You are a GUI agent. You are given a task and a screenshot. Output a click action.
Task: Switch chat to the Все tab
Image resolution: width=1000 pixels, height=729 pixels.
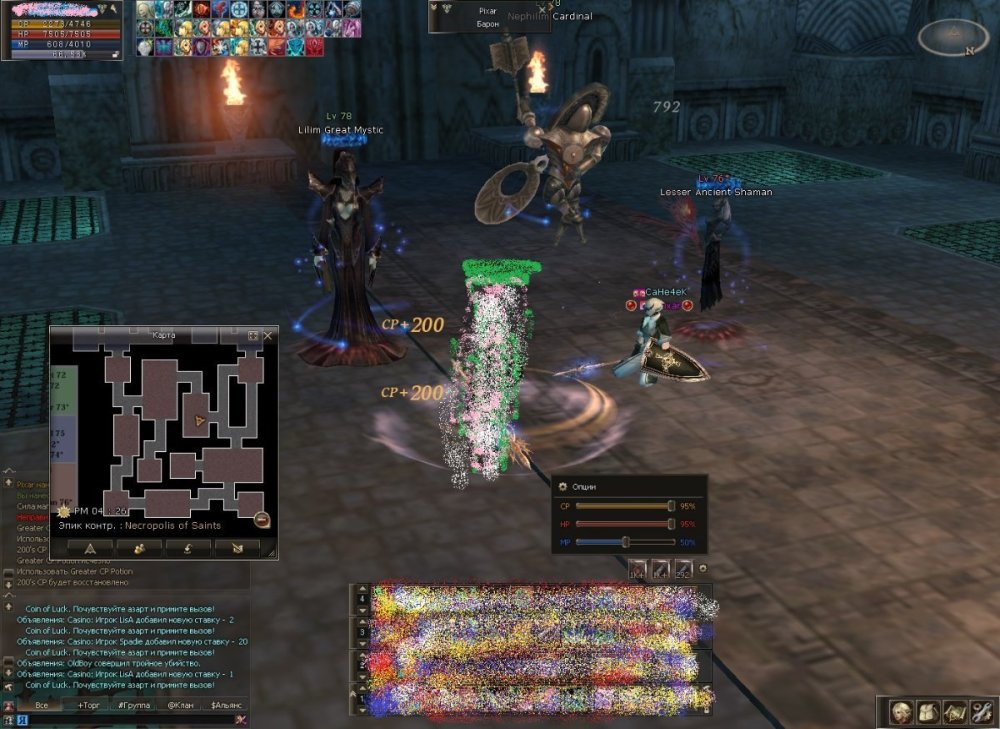(41, 705)
